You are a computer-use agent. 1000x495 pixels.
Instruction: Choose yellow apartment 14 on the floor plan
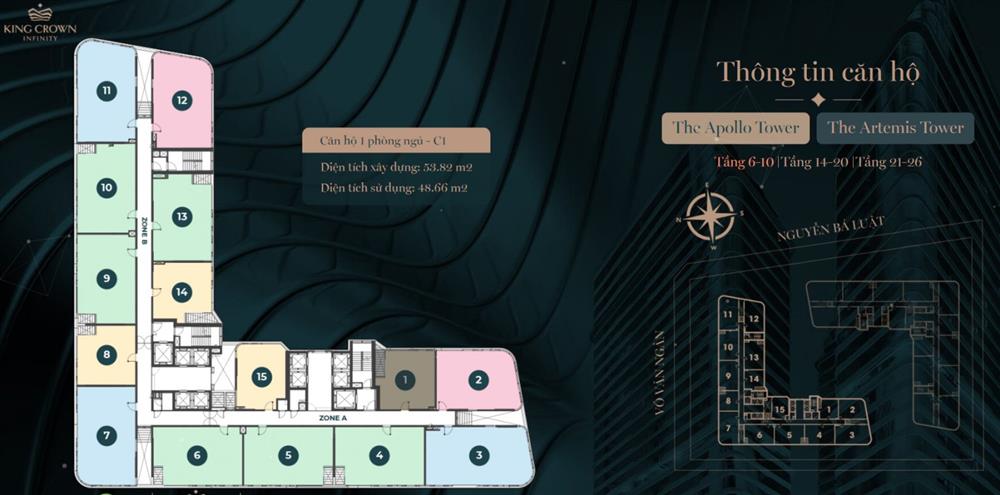click(181, 292)
